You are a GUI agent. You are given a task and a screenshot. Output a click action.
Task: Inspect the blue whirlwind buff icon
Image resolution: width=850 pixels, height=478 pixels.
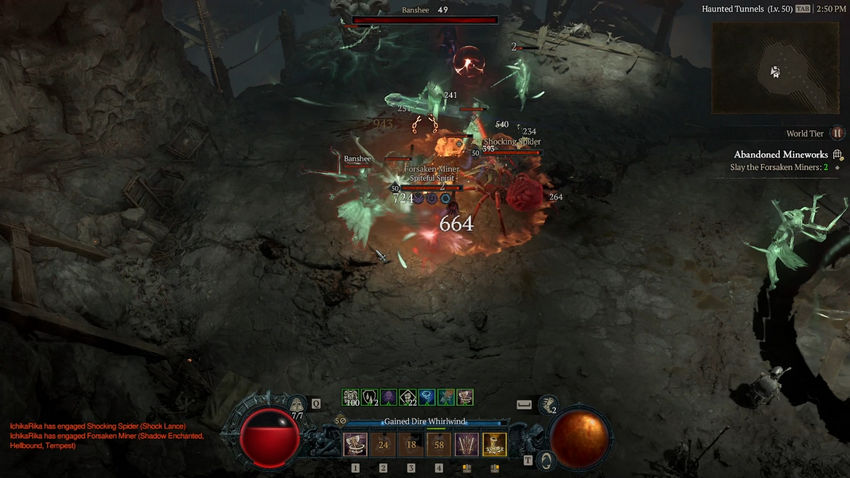427,397
